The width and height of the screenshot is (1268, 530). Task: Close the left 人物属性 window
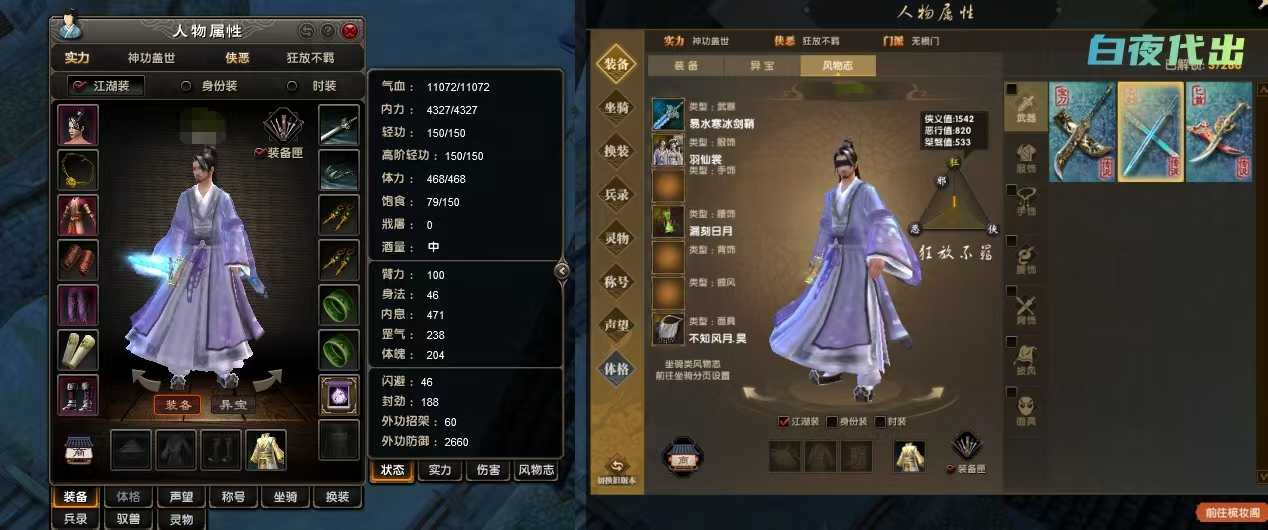coord(350,31)
